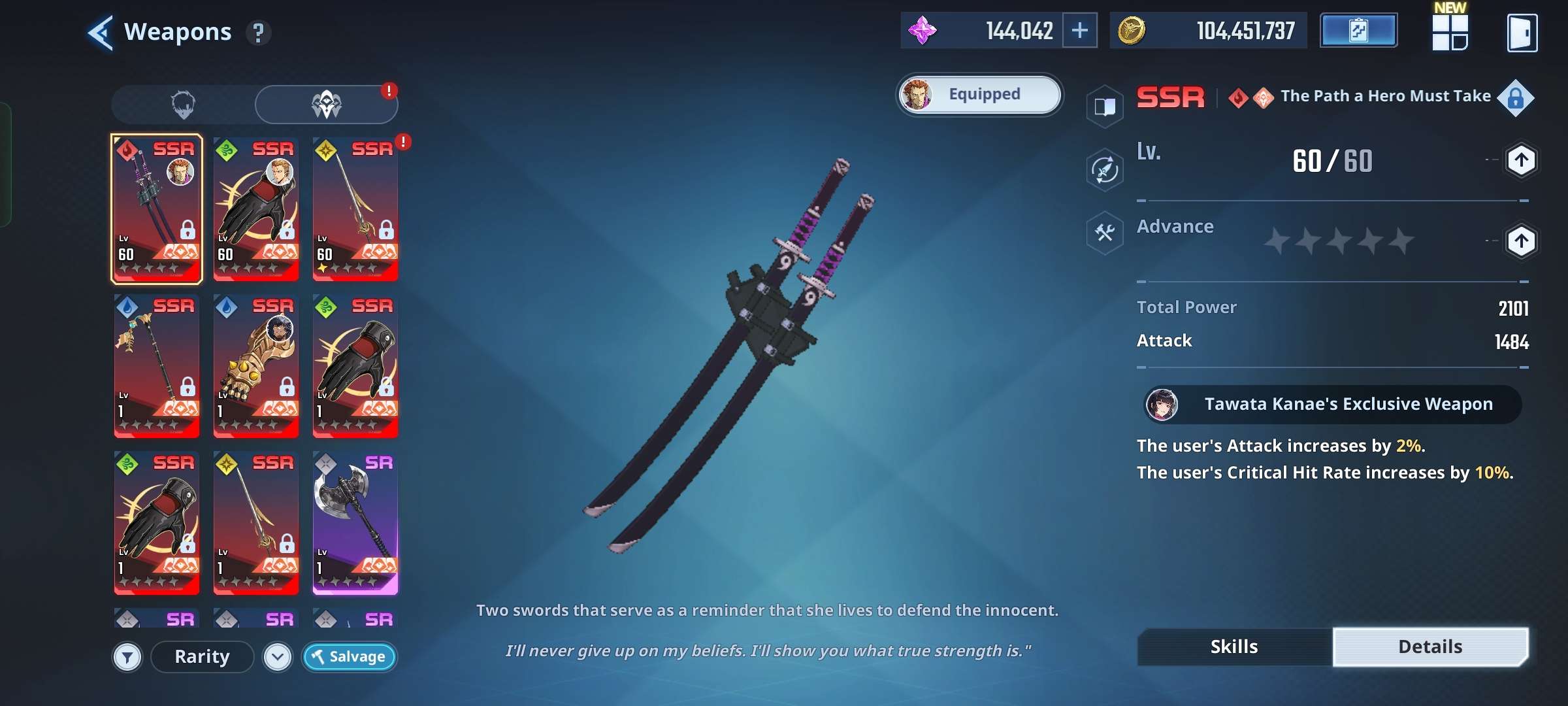Toggle the weapon lock icon
This screenshot has height=706, width=1568.
1516,99
